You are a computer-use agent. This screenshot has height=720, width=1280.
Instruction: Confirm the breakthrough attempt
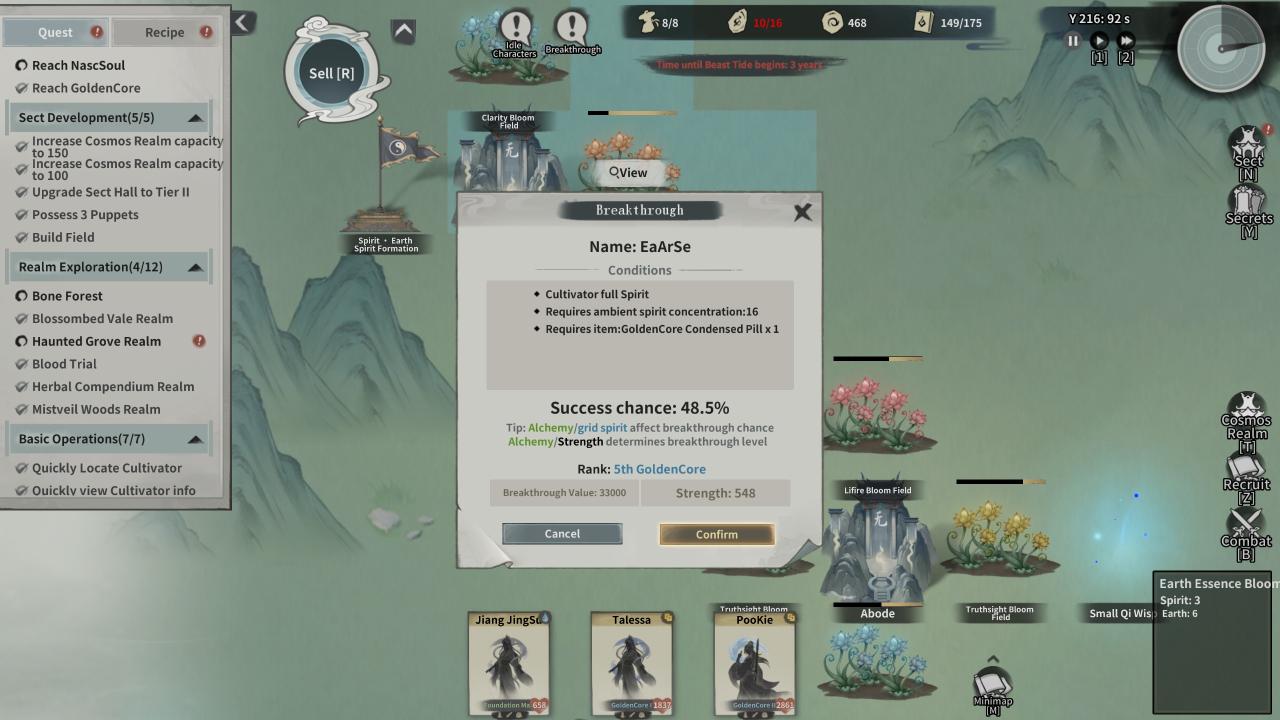[x=716, y=534]
